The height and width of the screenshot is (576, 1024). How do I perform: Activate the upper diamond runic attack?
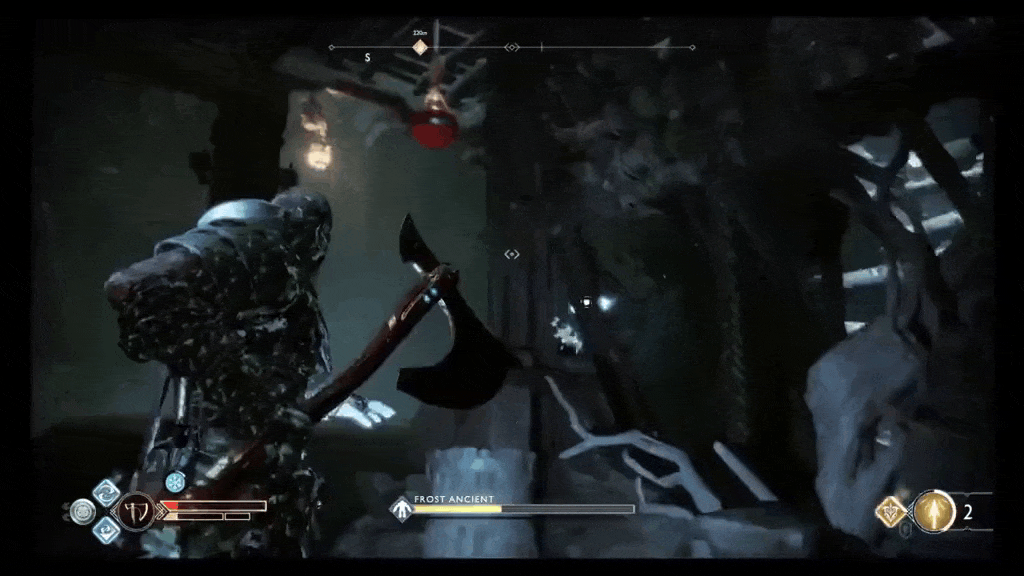[106, 493]
